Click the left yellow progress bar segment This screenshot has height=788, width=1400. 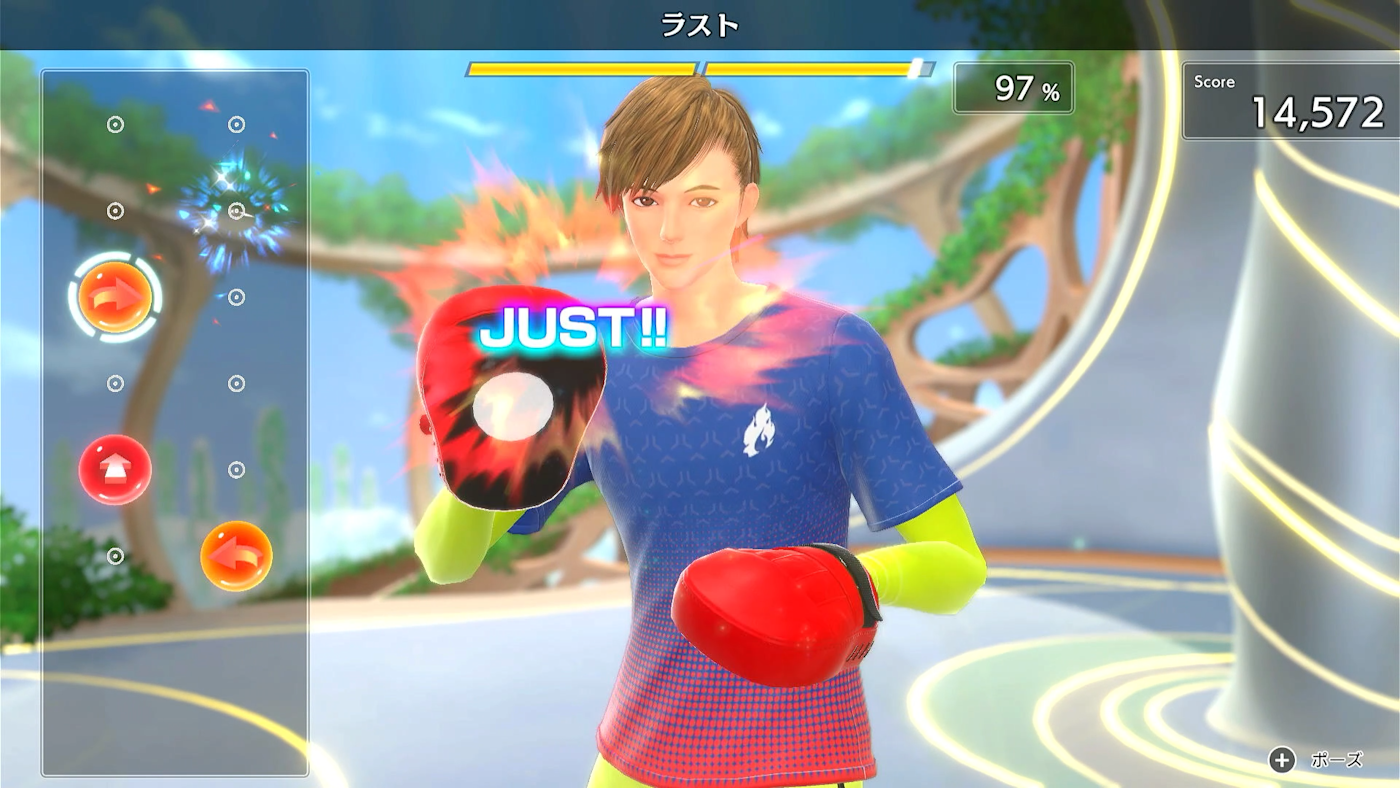pyautogui.click(x=580, y=68)
